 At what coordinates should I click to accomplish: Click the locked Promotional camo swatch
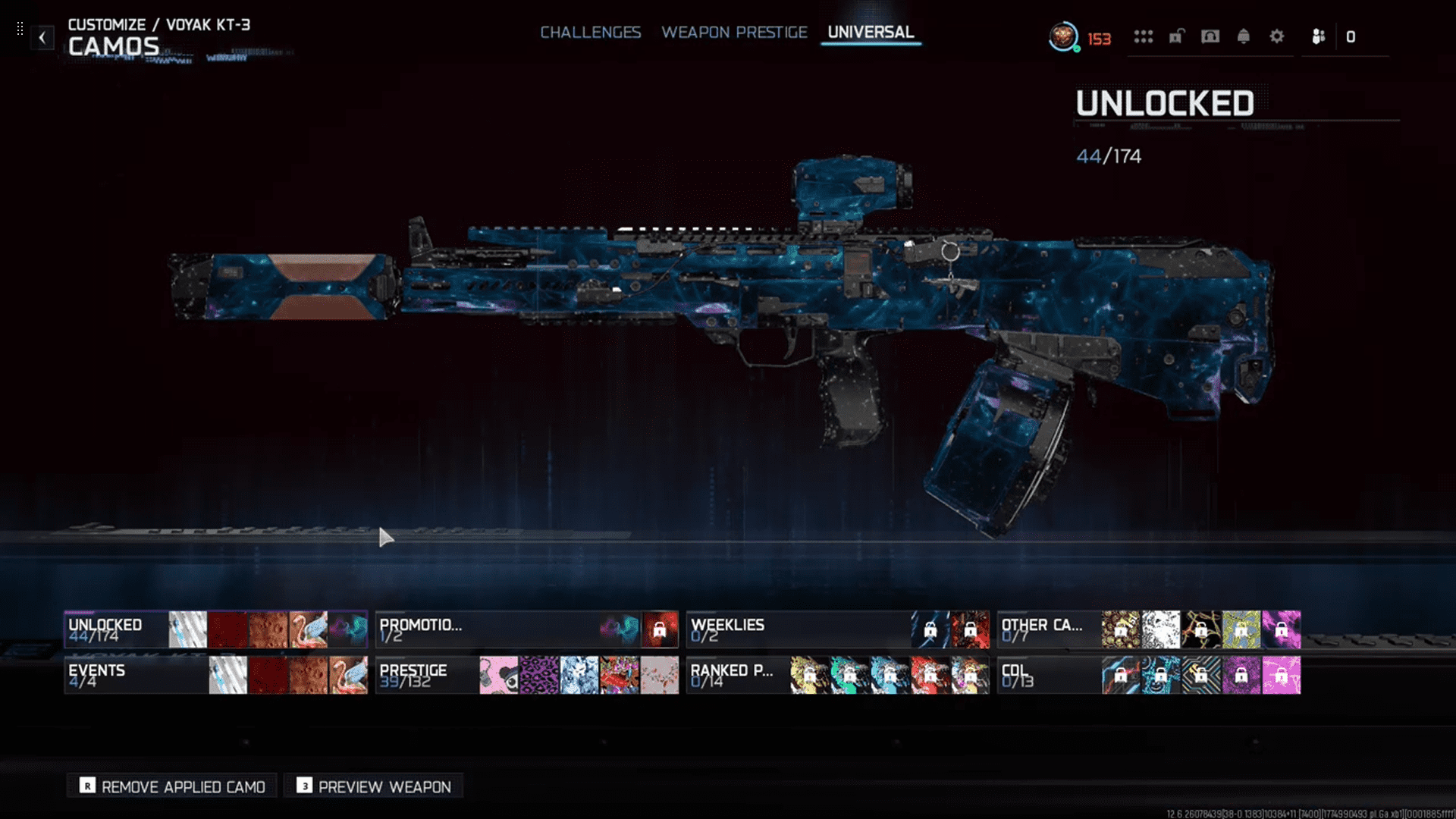coord(659,629)
